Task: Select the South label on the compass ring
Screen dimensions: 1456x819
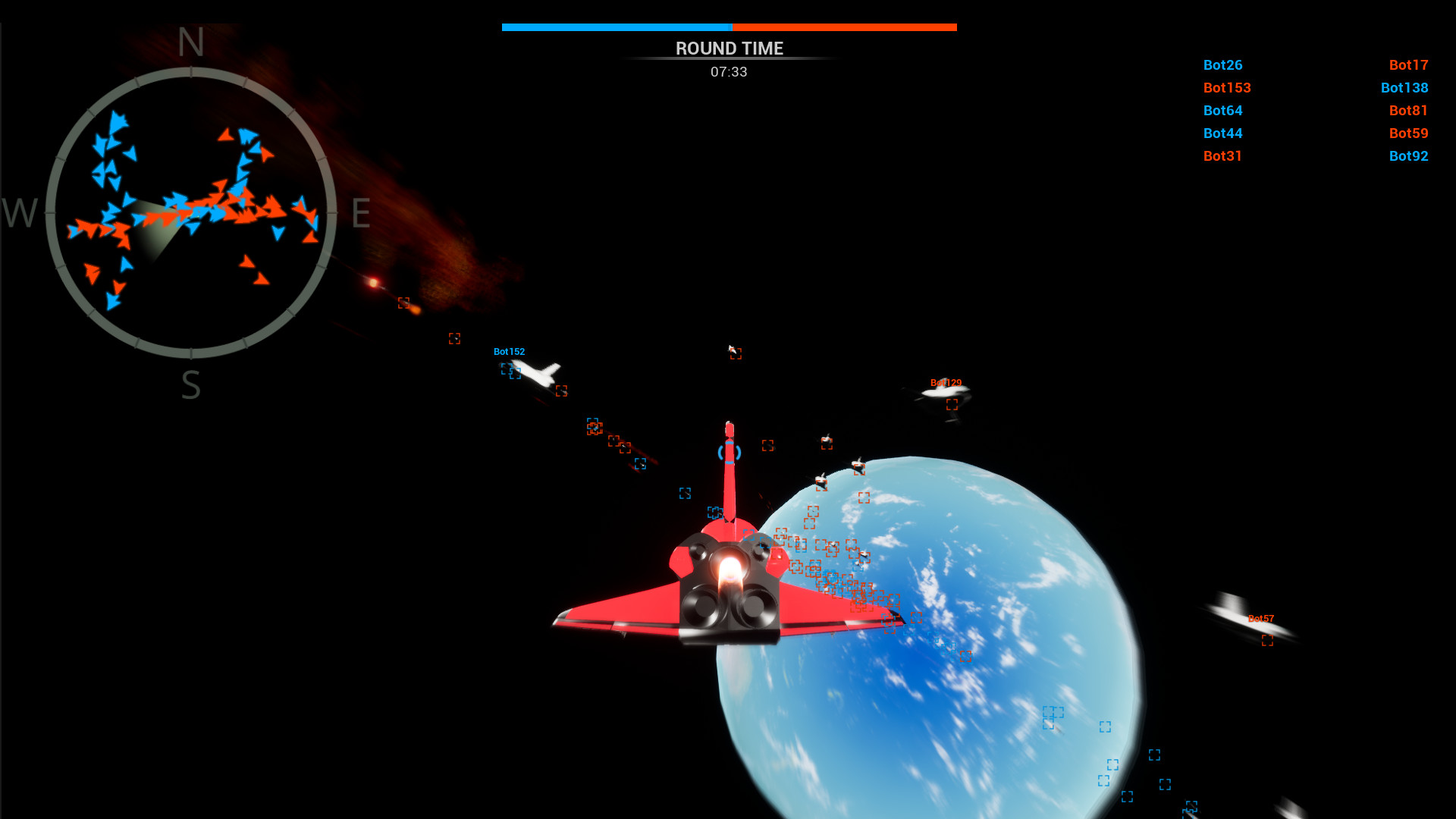Action: coord(190,384)
